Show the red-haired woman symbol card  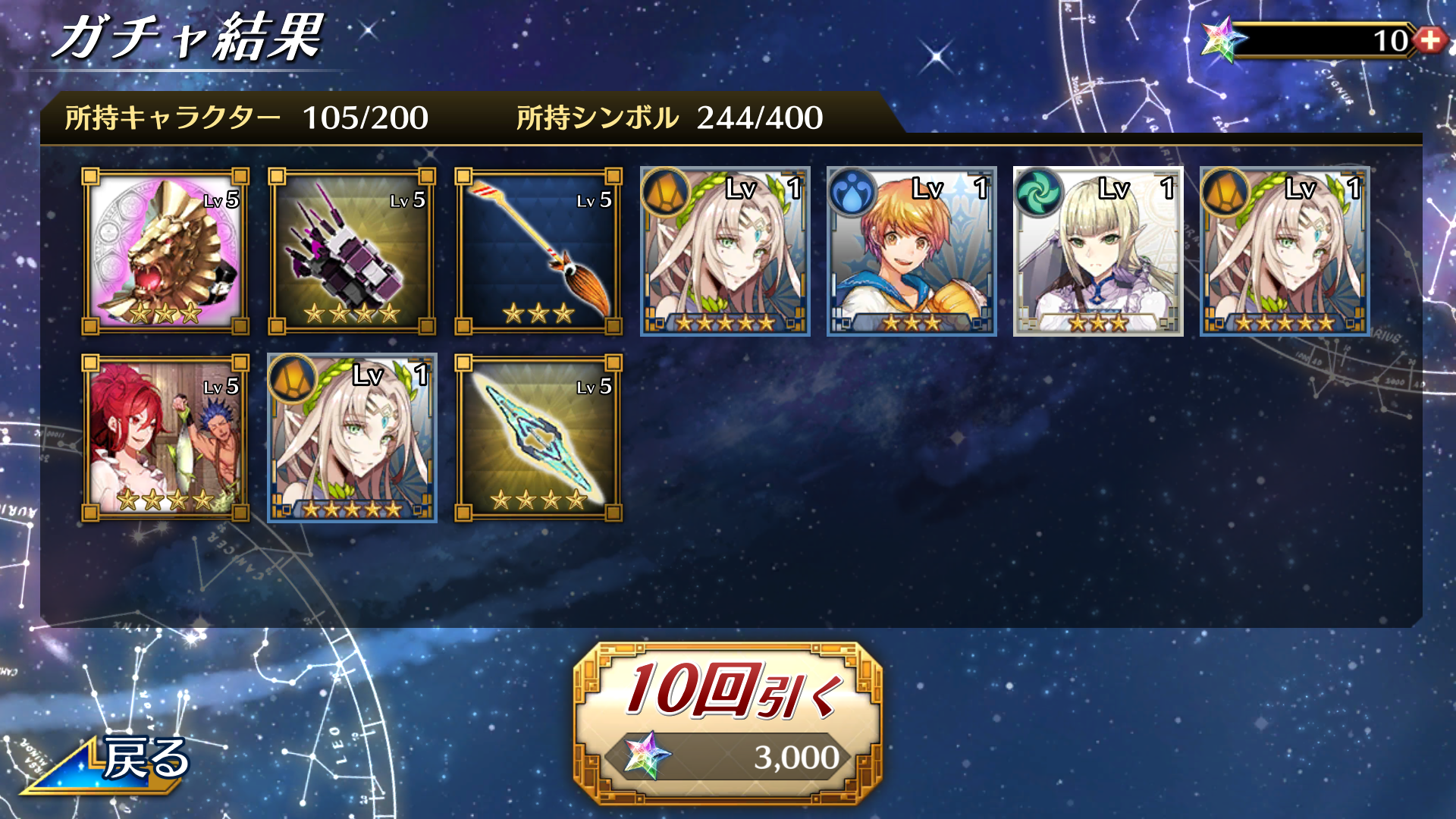[165, 438]
